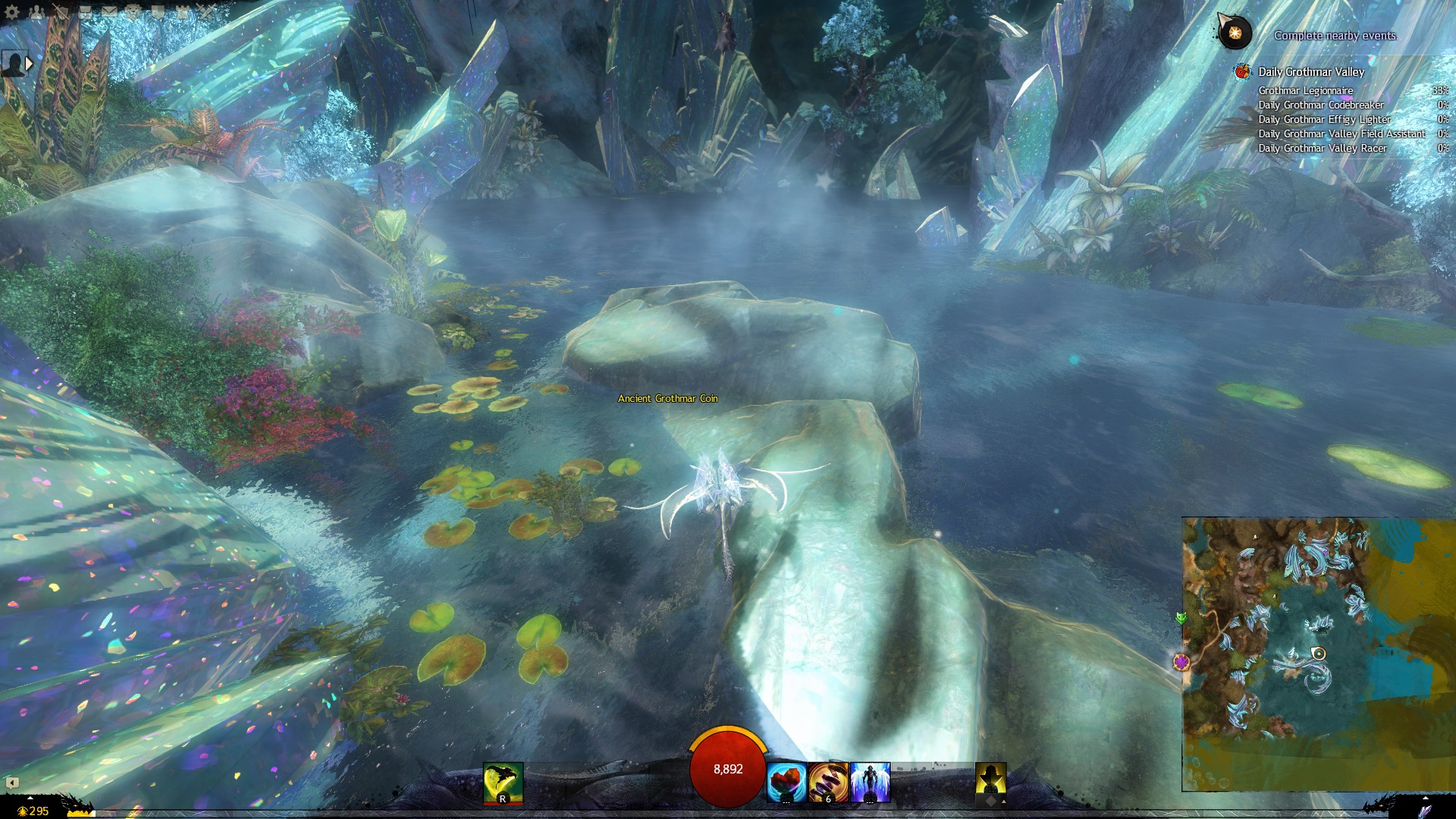Click the Complete nearby events objective icon
This screenshot has height=819, width=1456.
1234,33
